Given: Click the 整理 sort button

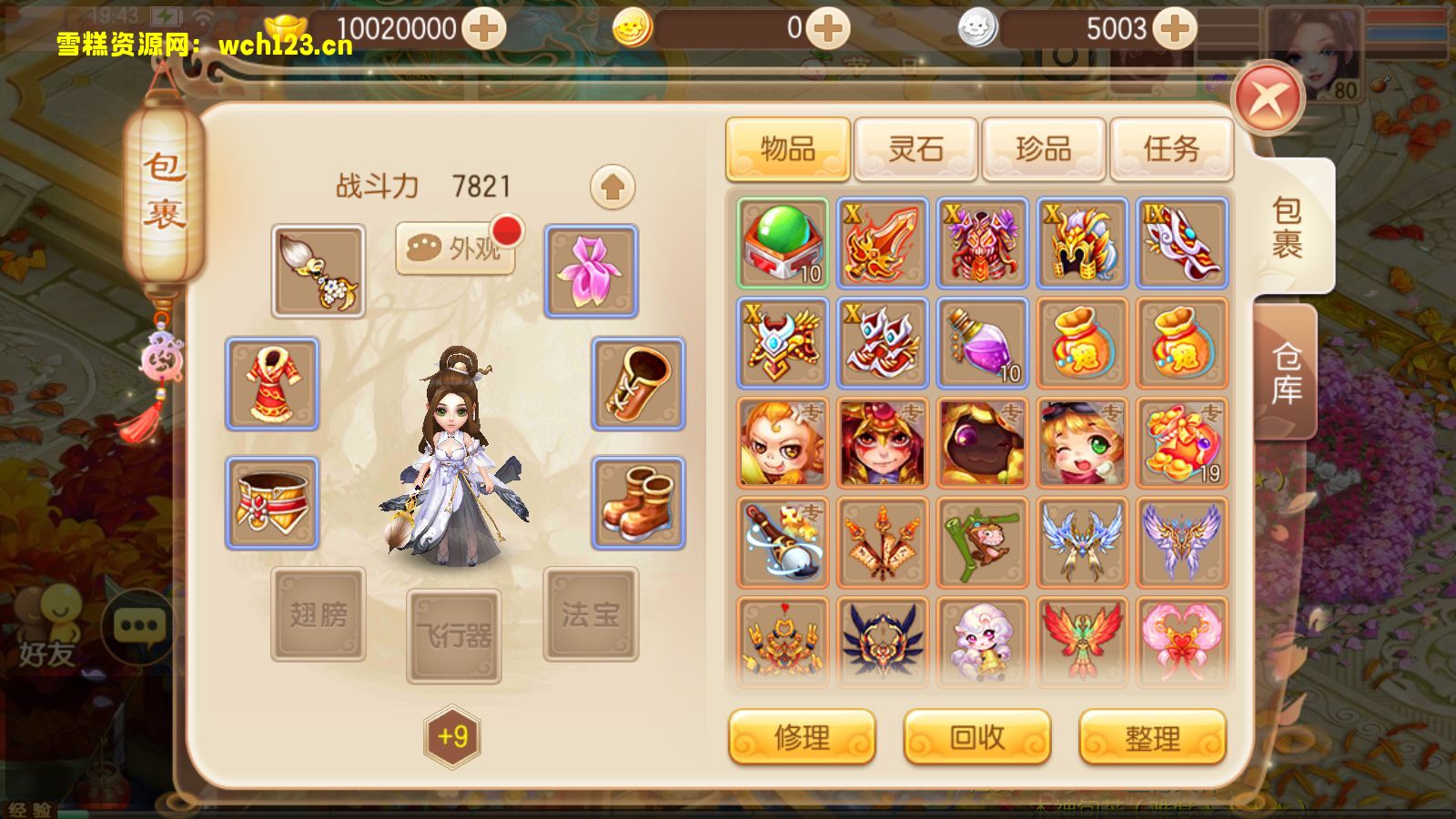Looking at the screenshot, I should coord(1150,738).
